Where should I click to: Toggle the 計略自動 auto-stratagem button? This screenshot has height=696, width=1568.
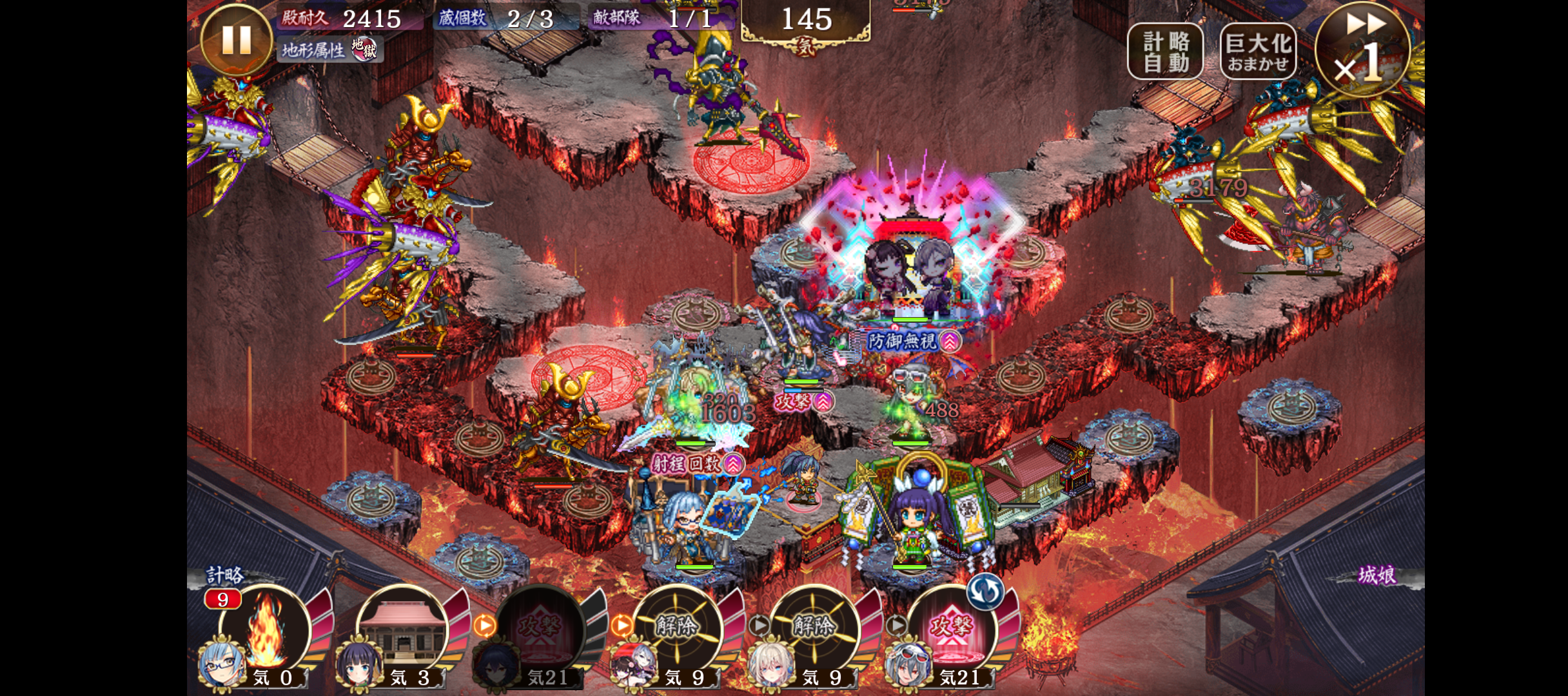(1165, 52)
